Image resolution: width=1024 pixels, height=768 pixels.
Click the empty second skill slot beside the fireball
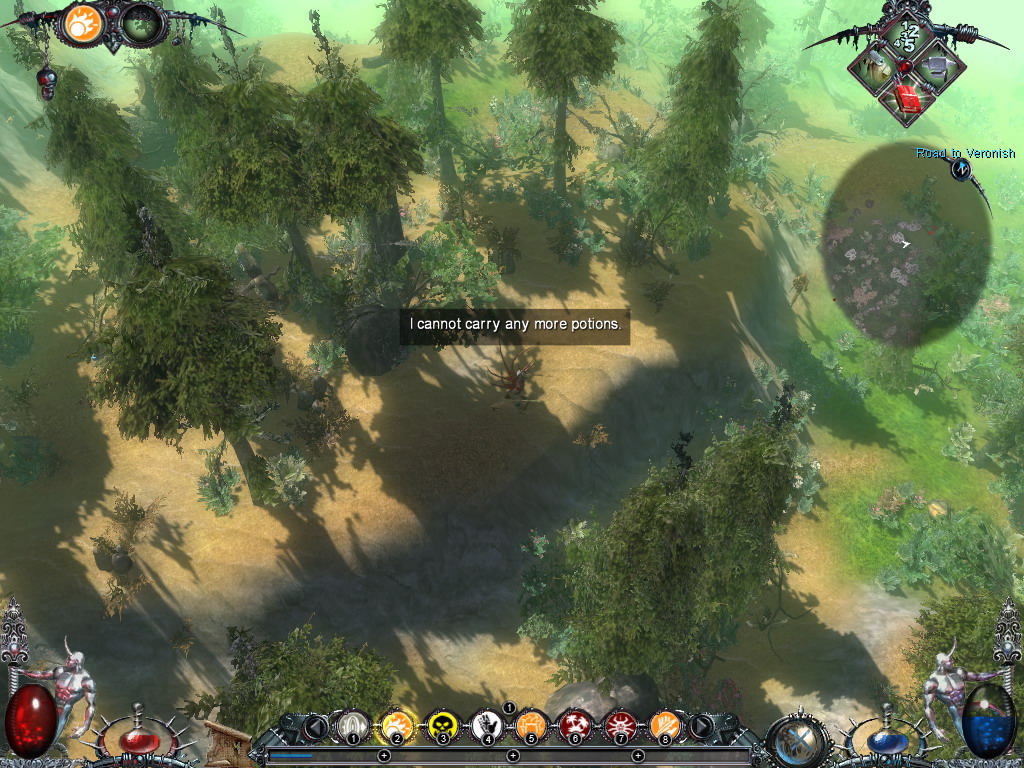tap(141, 21)
